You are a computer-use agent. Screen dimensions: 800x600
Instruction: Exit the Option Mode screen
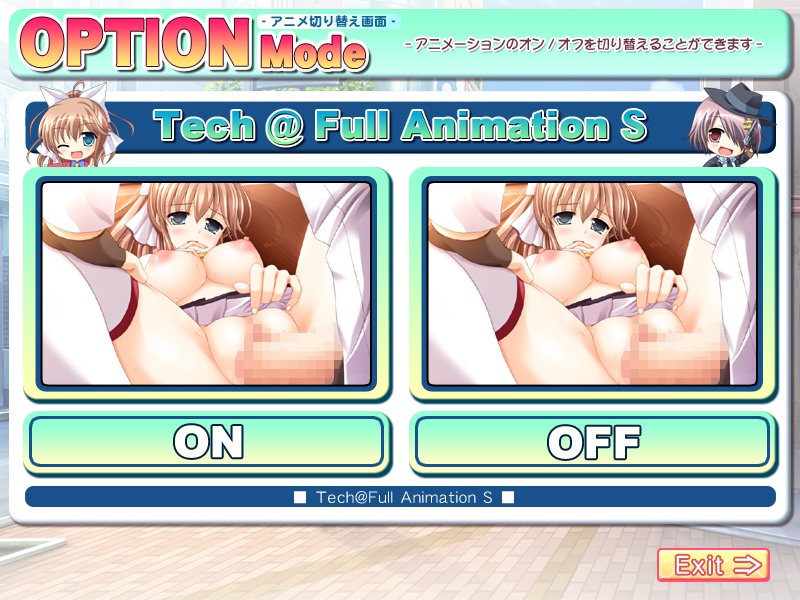(713, 565)
